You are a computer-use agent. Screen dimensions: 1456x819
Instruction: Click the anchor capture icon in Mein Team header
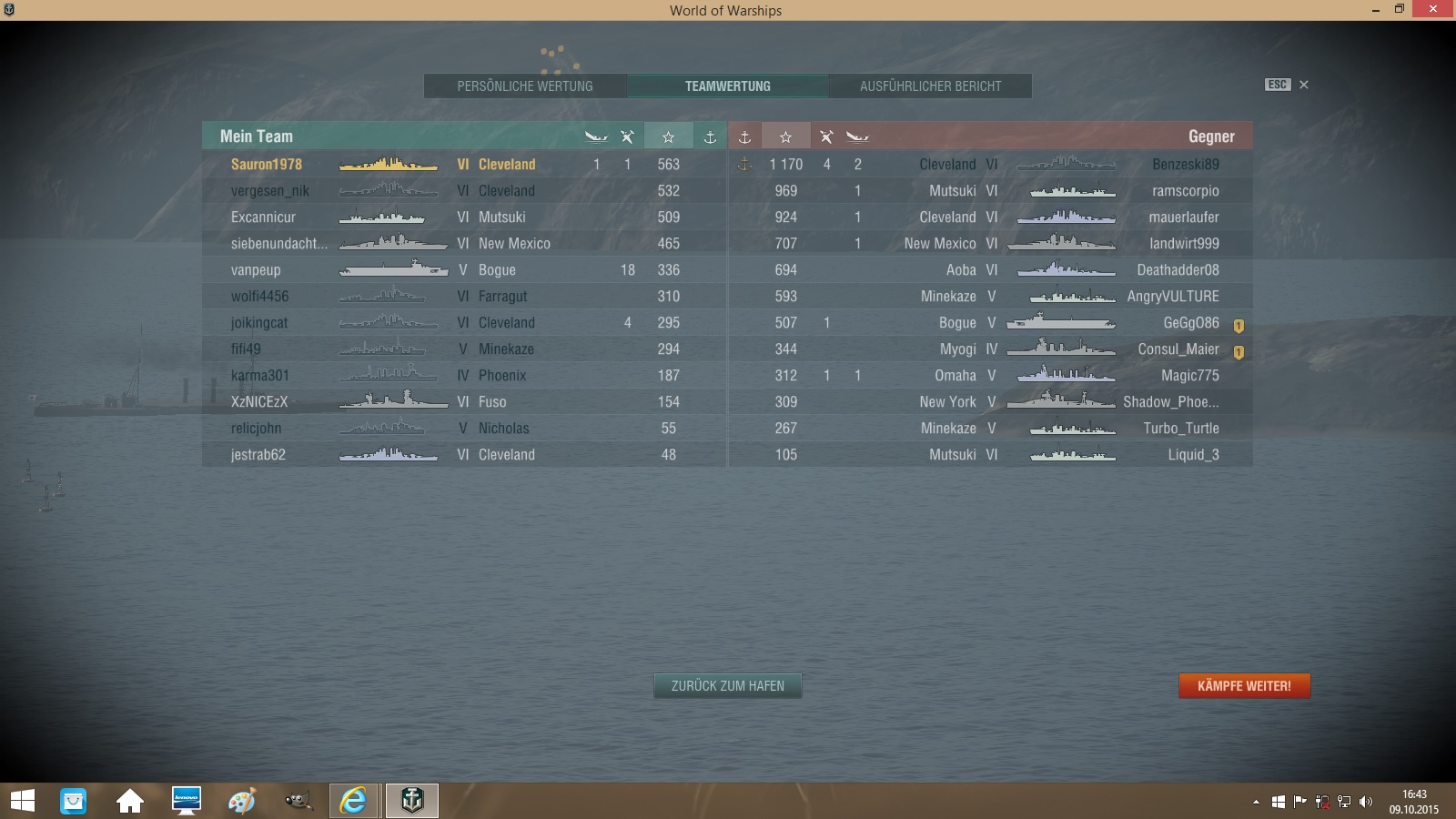point(708,136)
